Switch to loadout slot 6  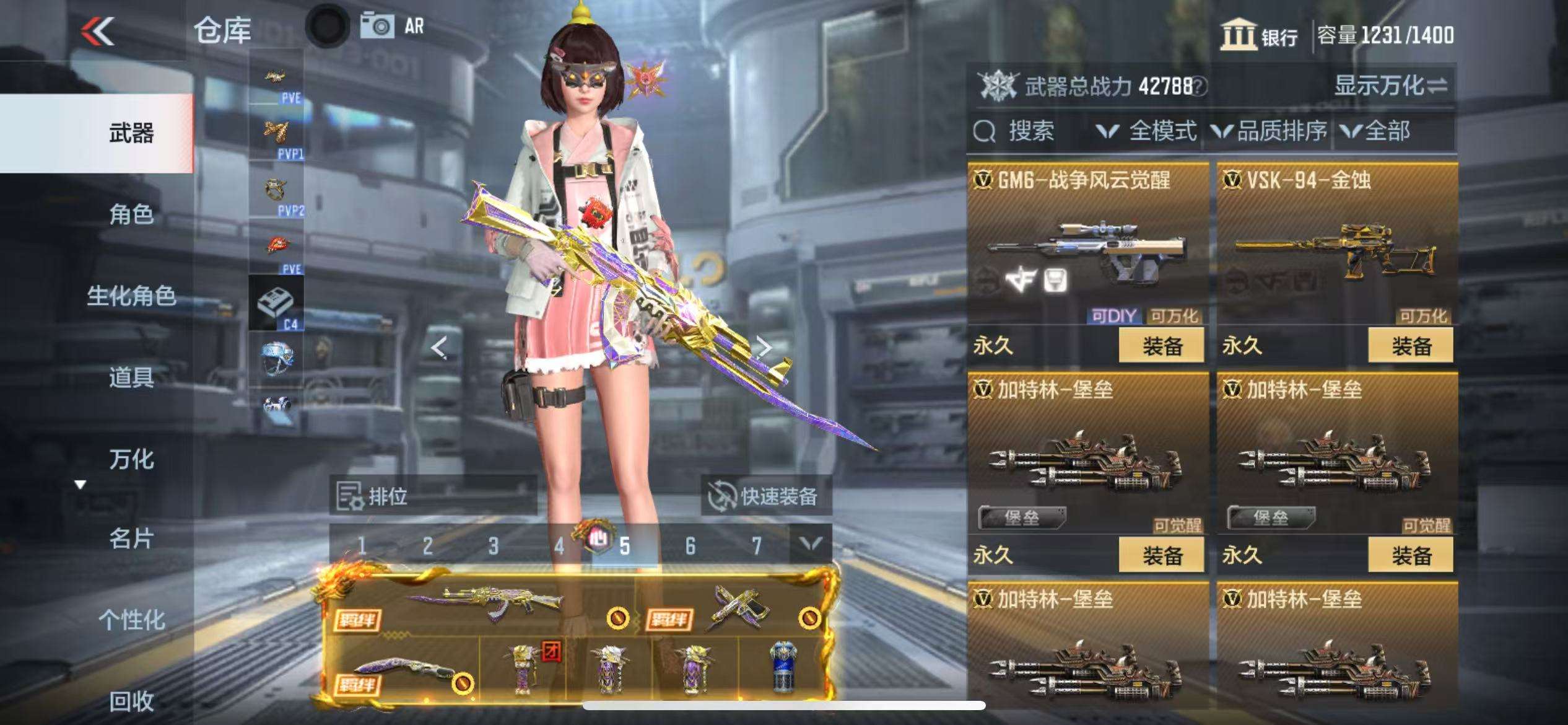click(x=690, y=546)
